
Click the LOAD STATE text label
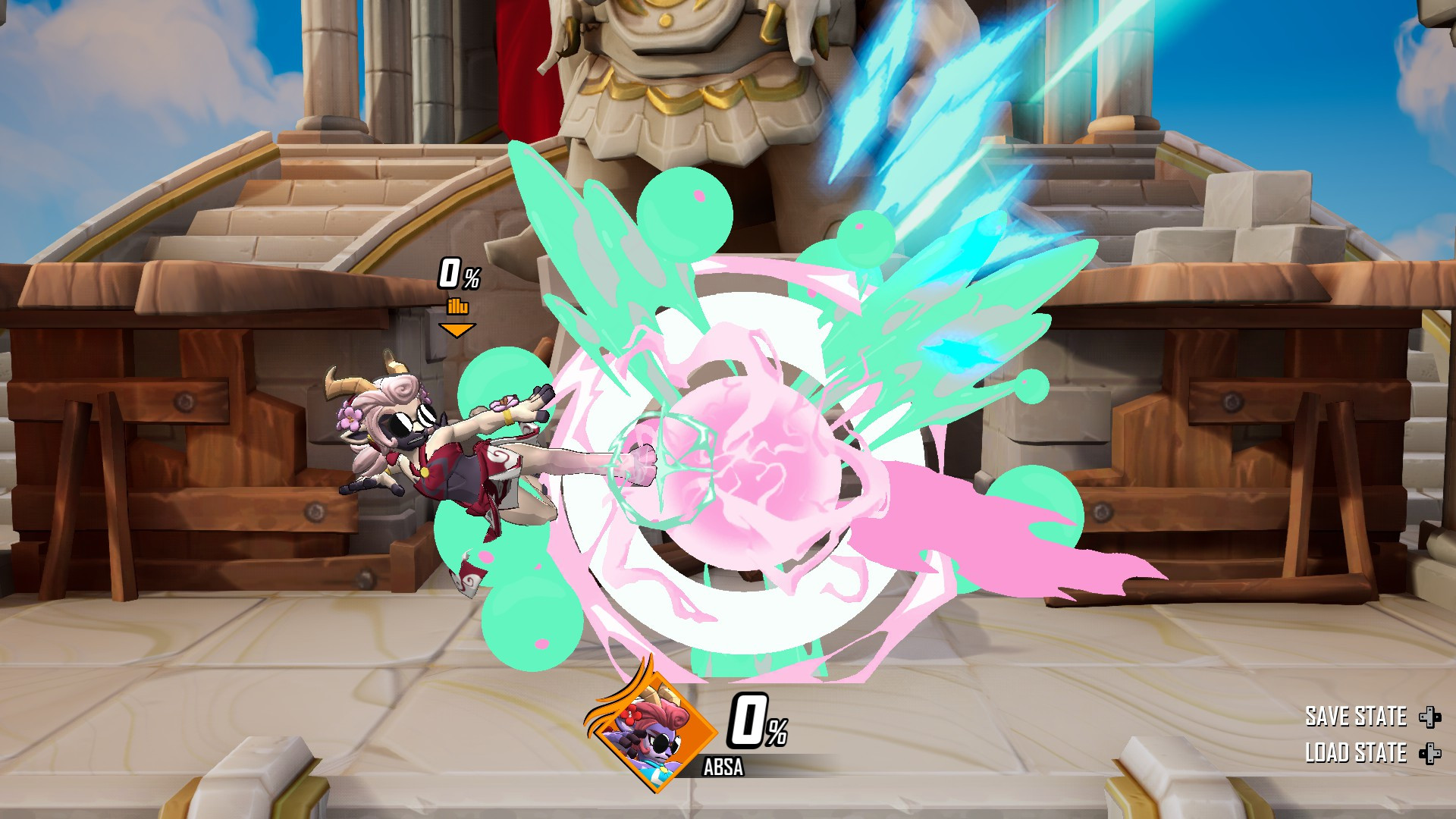point(1358,754)
